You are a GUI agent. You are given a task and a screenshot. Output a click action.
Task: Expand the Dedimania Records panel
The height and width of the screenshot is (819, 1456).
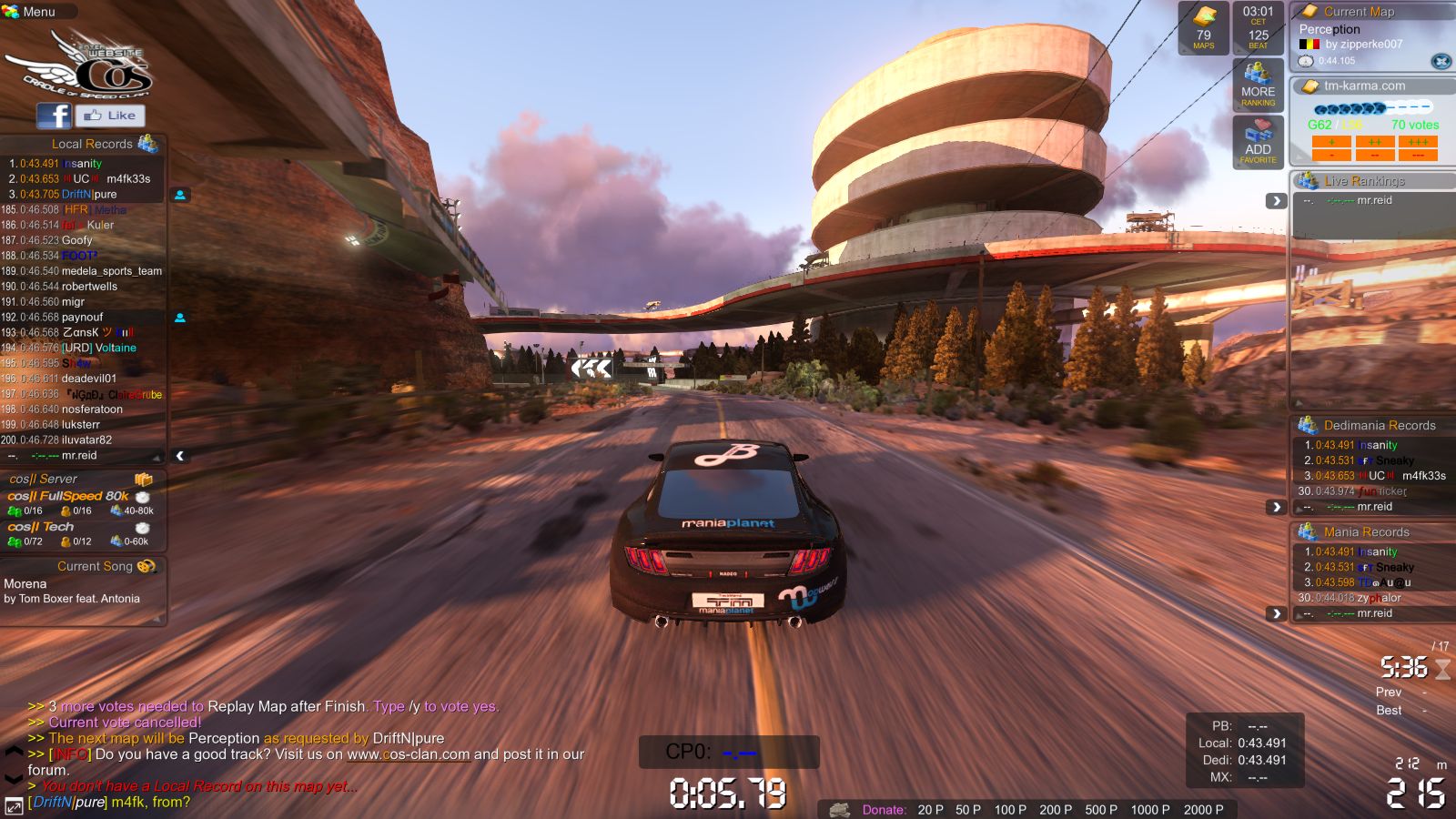[x=1276, y=507]
